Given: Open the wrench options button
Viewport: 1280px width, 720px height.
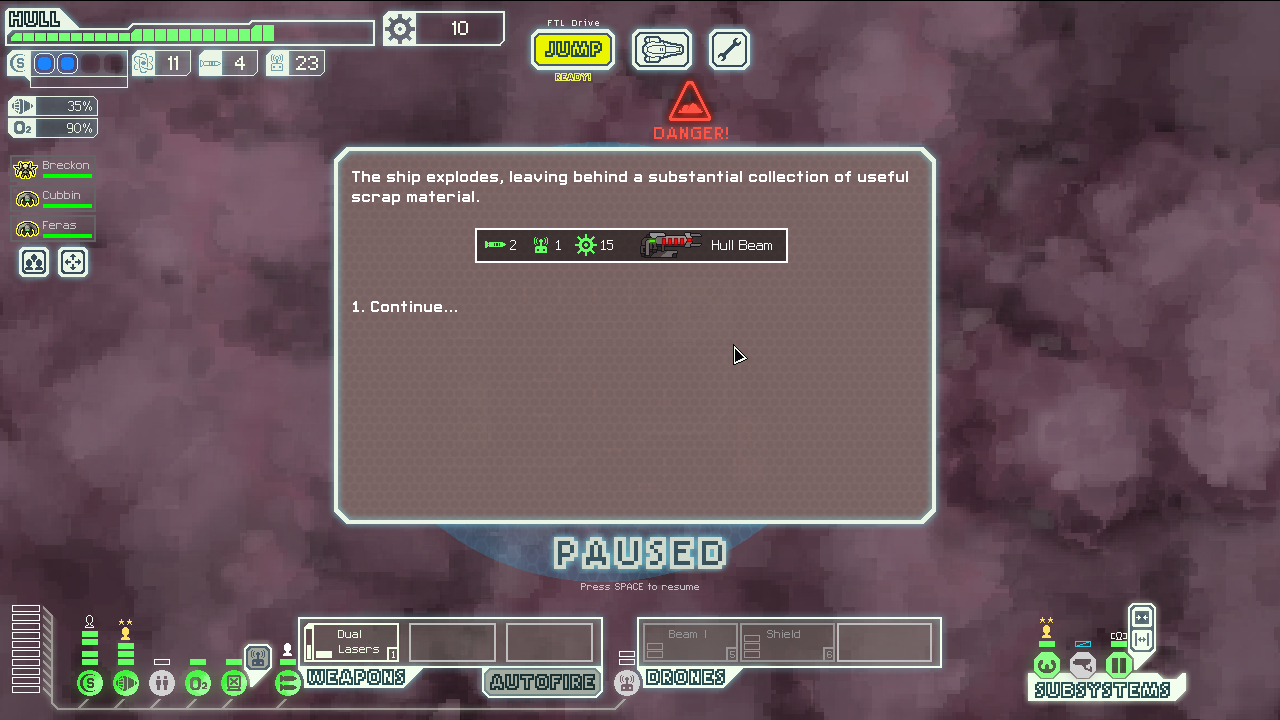Looking at the screenshot, I should pyautogui.click(x=729, y=49).
